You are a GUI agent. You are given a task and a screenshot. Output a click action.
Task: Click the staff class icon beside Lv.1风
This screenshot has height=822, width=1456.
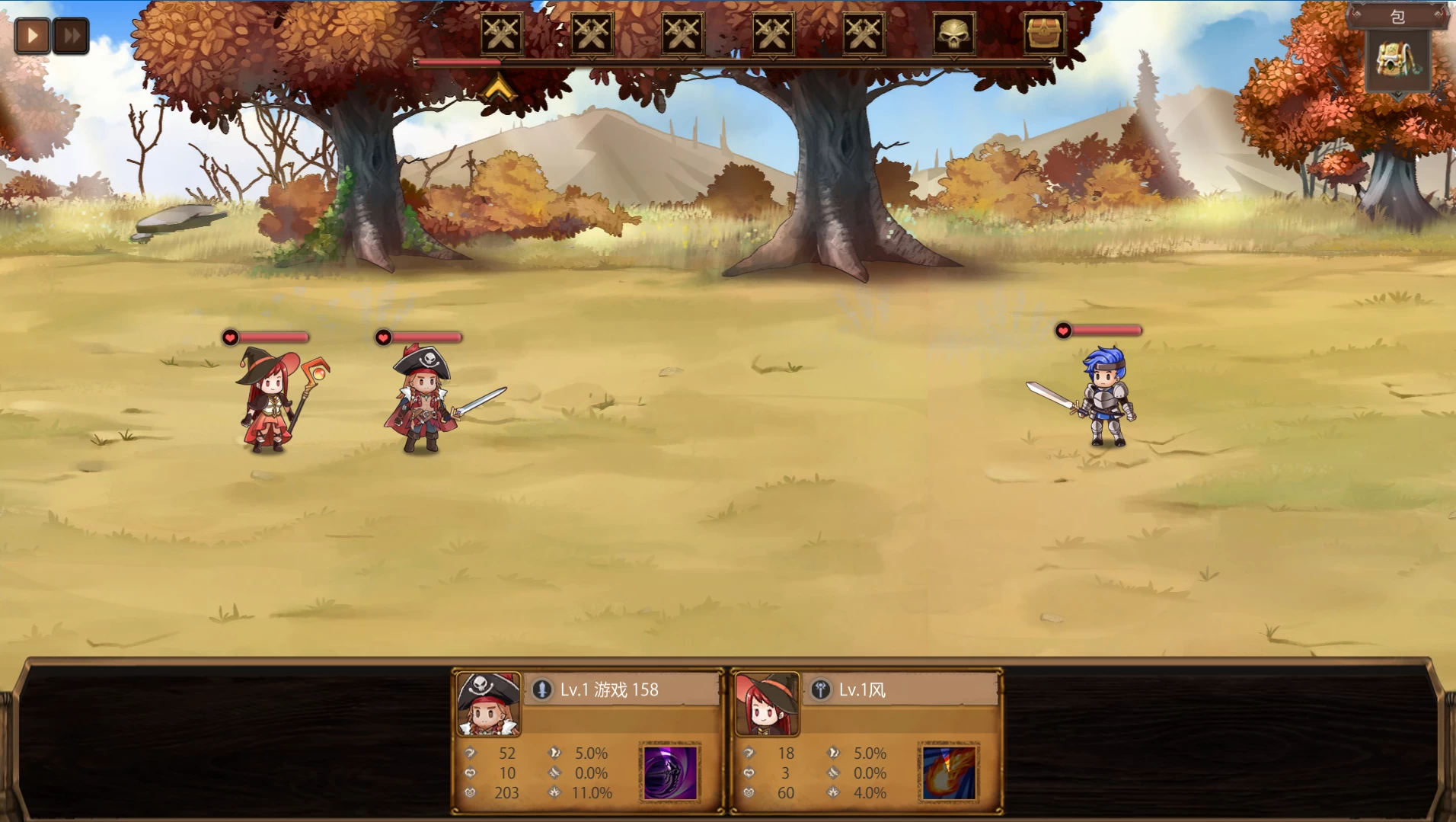[x=819, y=691]
